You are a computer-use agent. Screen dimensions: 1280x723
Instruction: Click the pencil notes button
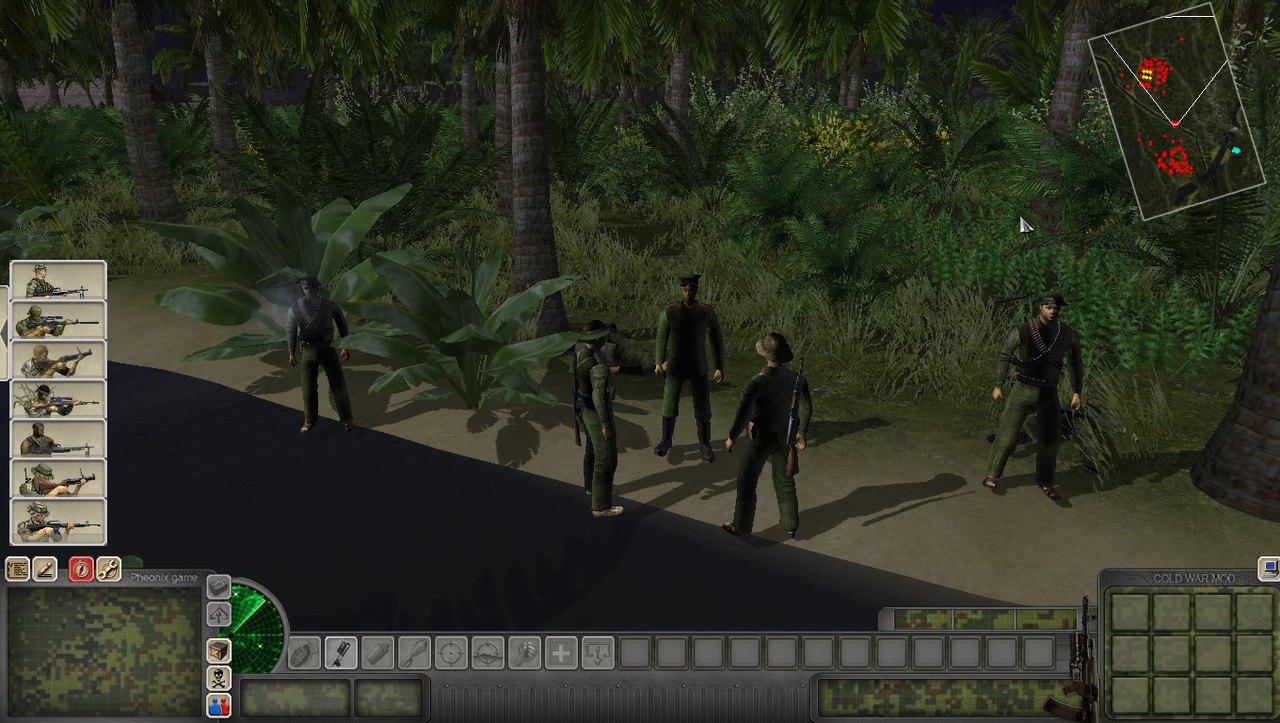[45, 569]
